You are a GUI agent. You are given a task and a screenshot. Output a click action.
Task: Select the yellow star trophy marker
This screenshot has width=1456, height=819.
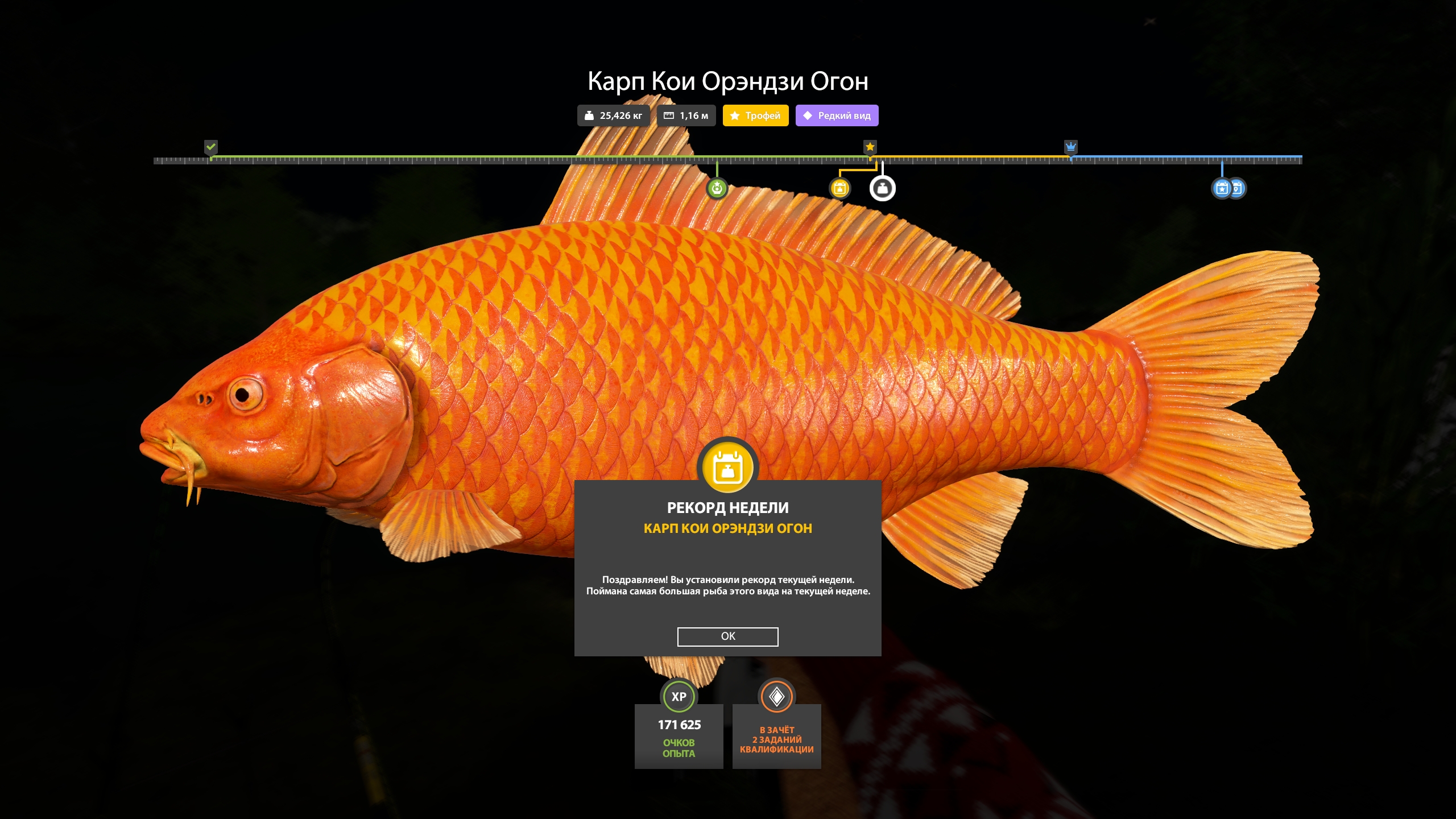tap(871, 147)
